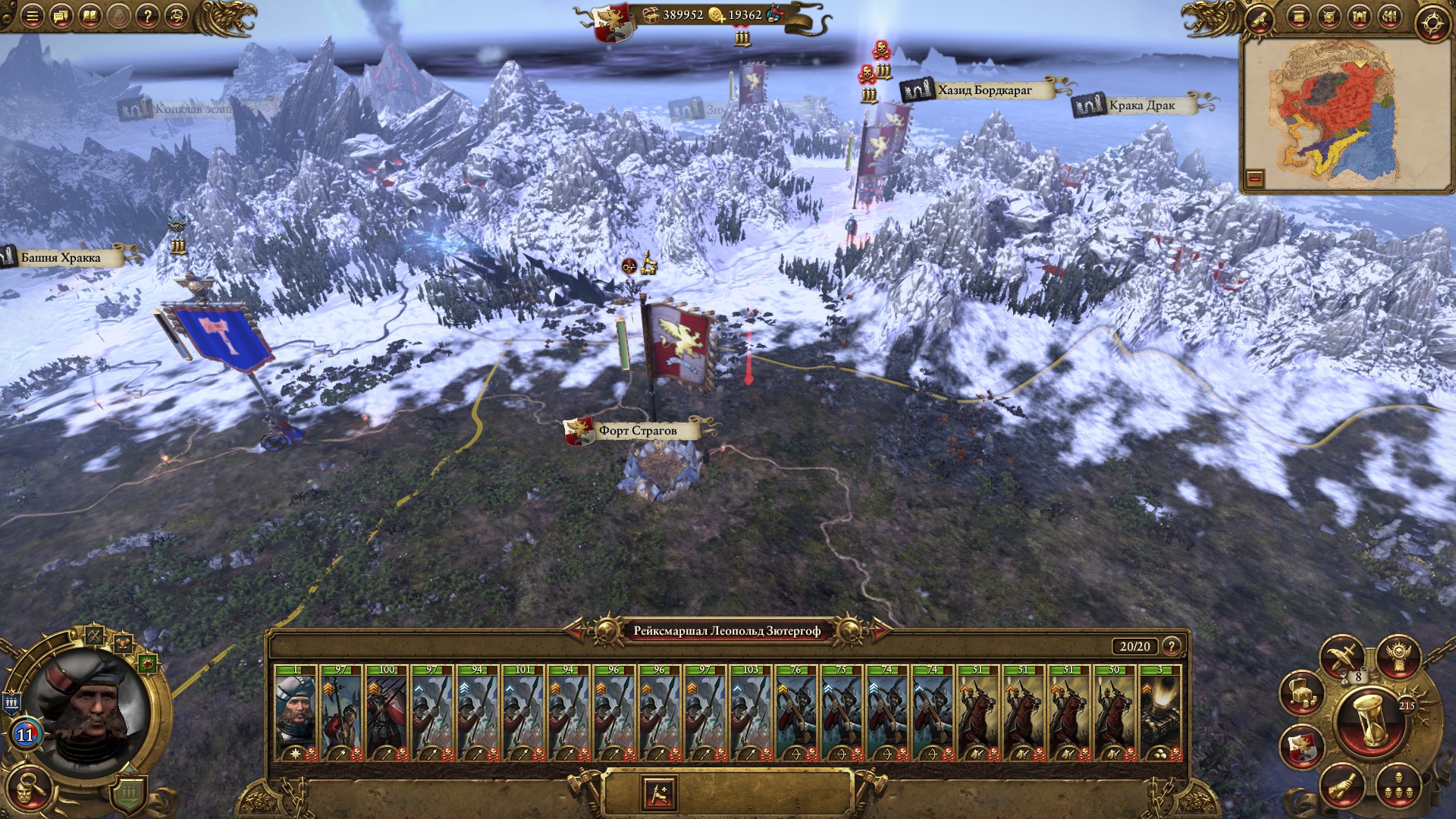Open the chat speech-bubble button
Viewport: 1456px width, 819px height.
pos(61,16)
